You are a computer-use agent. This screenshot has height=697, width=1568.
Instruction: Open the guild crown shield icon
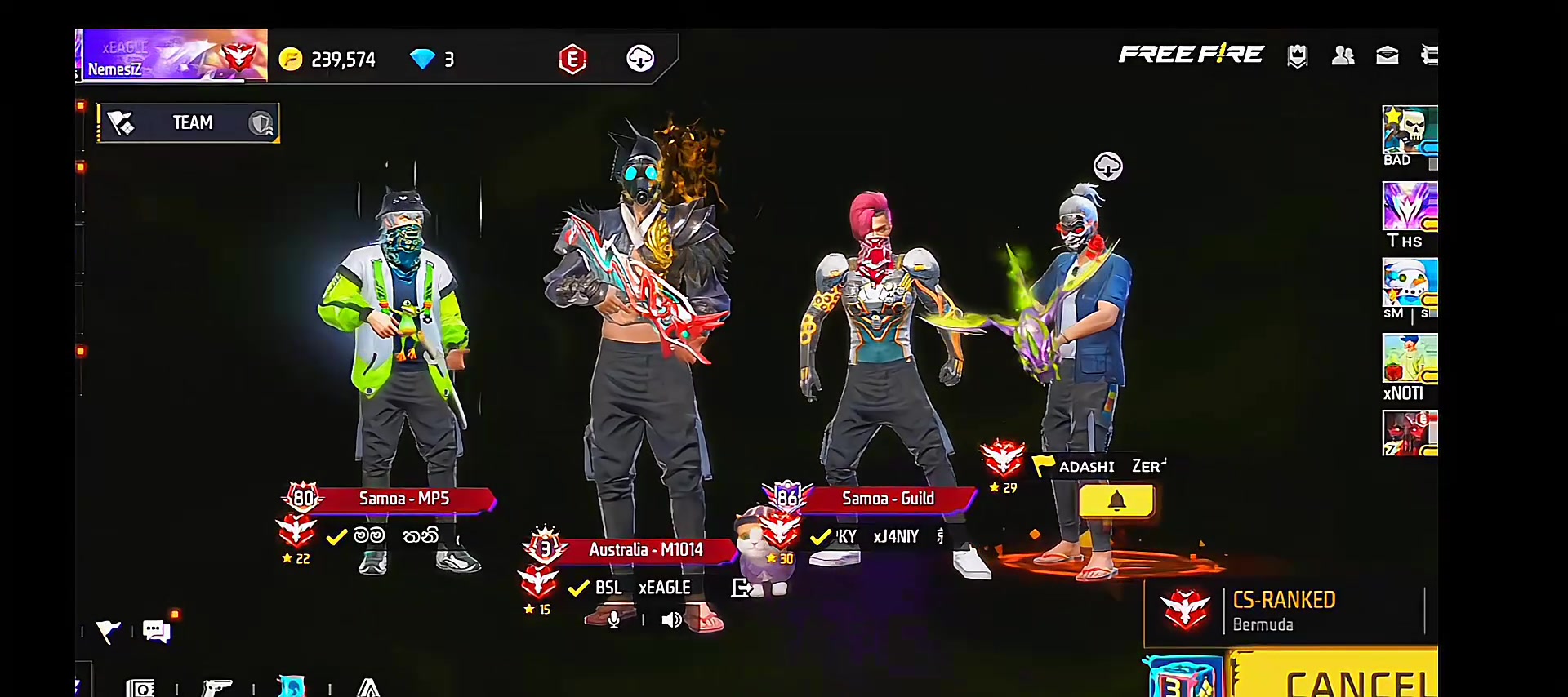[1298, 55]
